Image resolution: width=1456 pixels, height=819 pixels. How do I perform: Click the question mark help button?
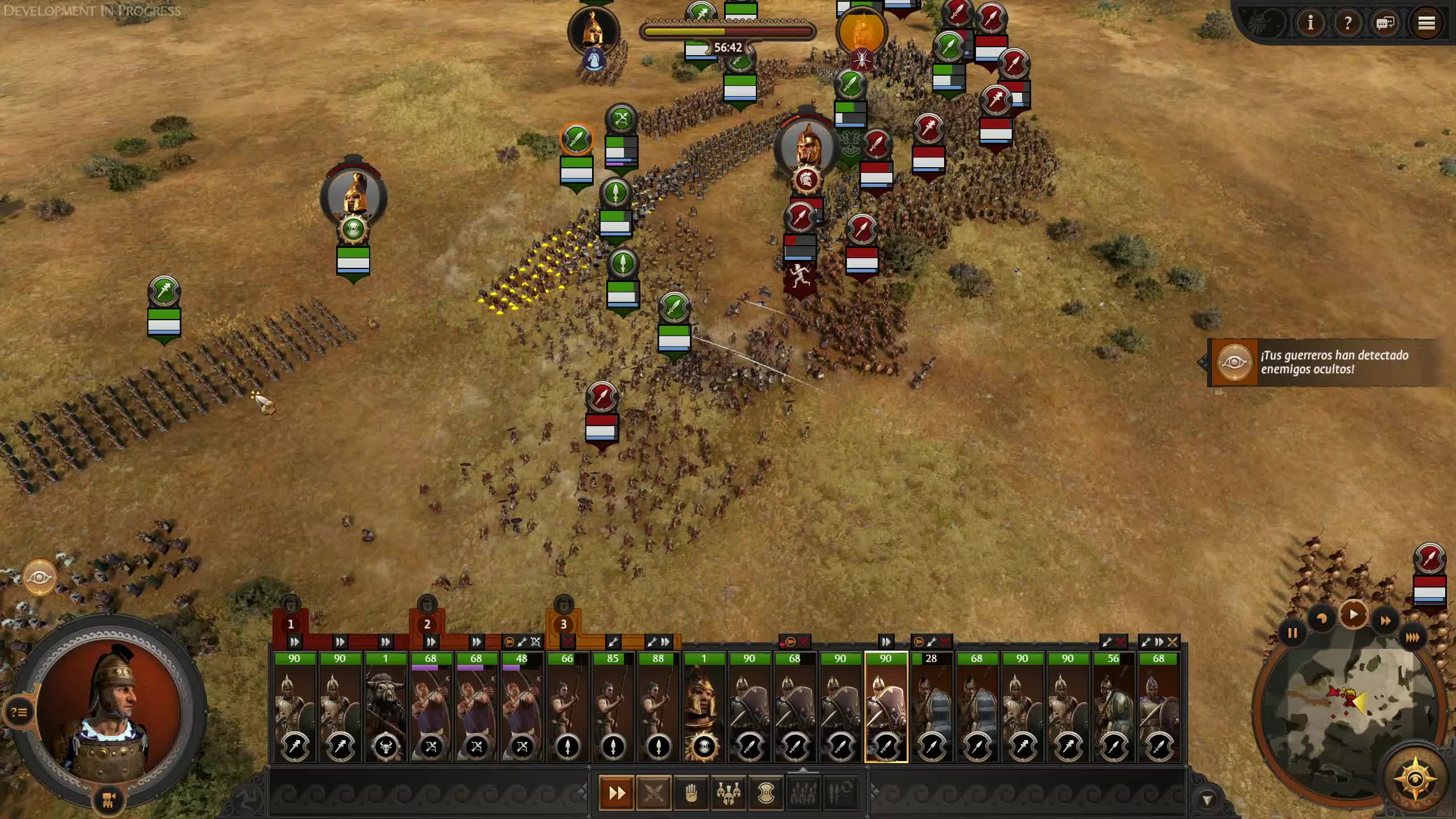pos(1347,23)
